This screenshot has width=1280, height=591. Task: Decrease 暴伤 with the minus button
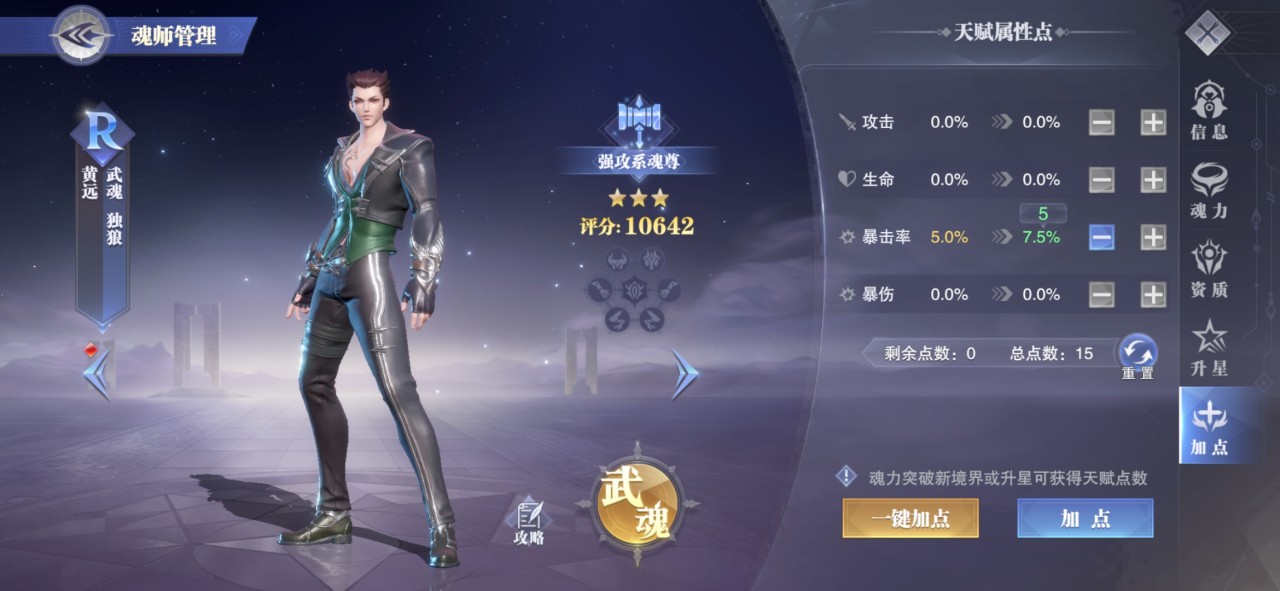pyautogui.click(x=1101, y=295)
